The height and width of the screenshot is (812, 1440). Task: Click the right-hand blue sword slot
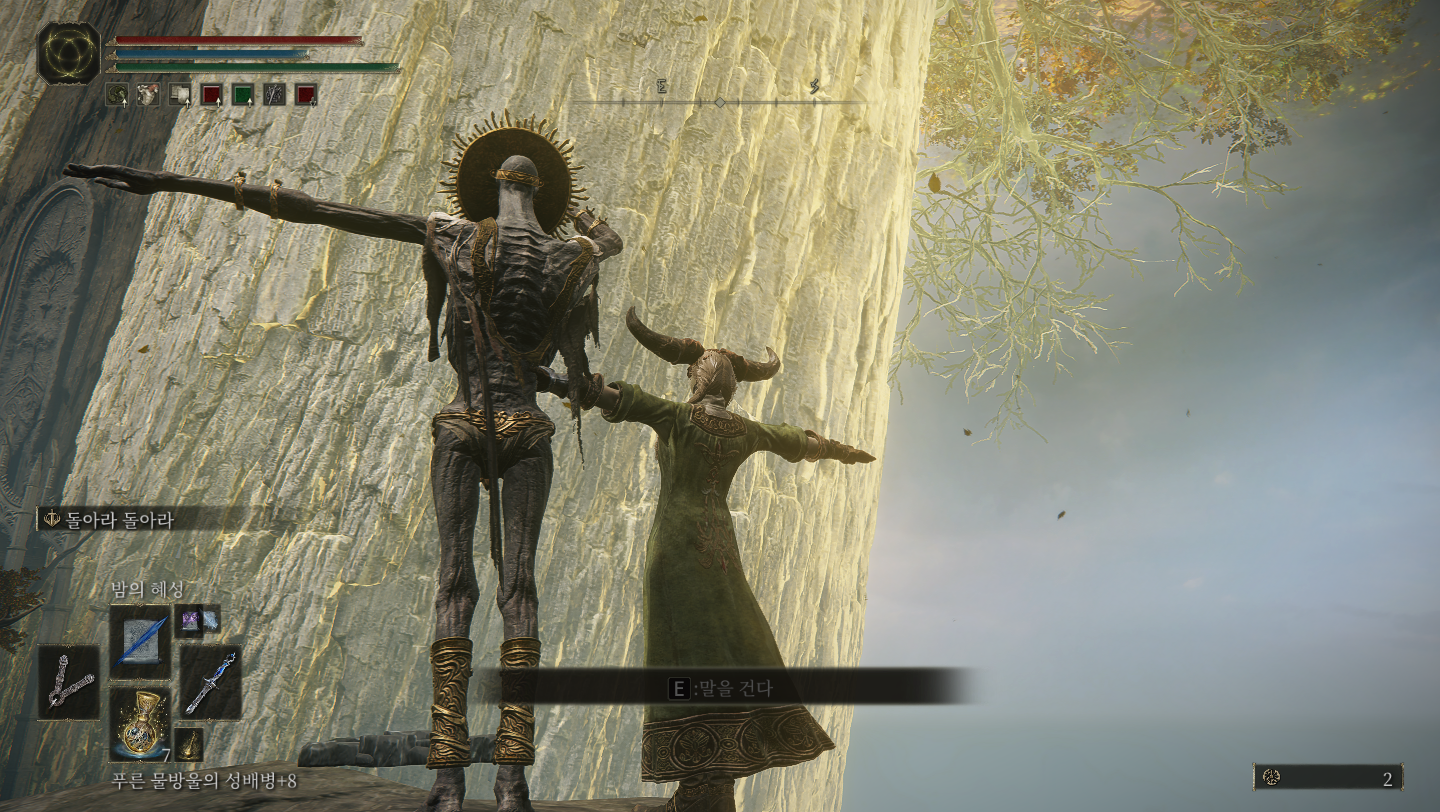pos(210,681)
